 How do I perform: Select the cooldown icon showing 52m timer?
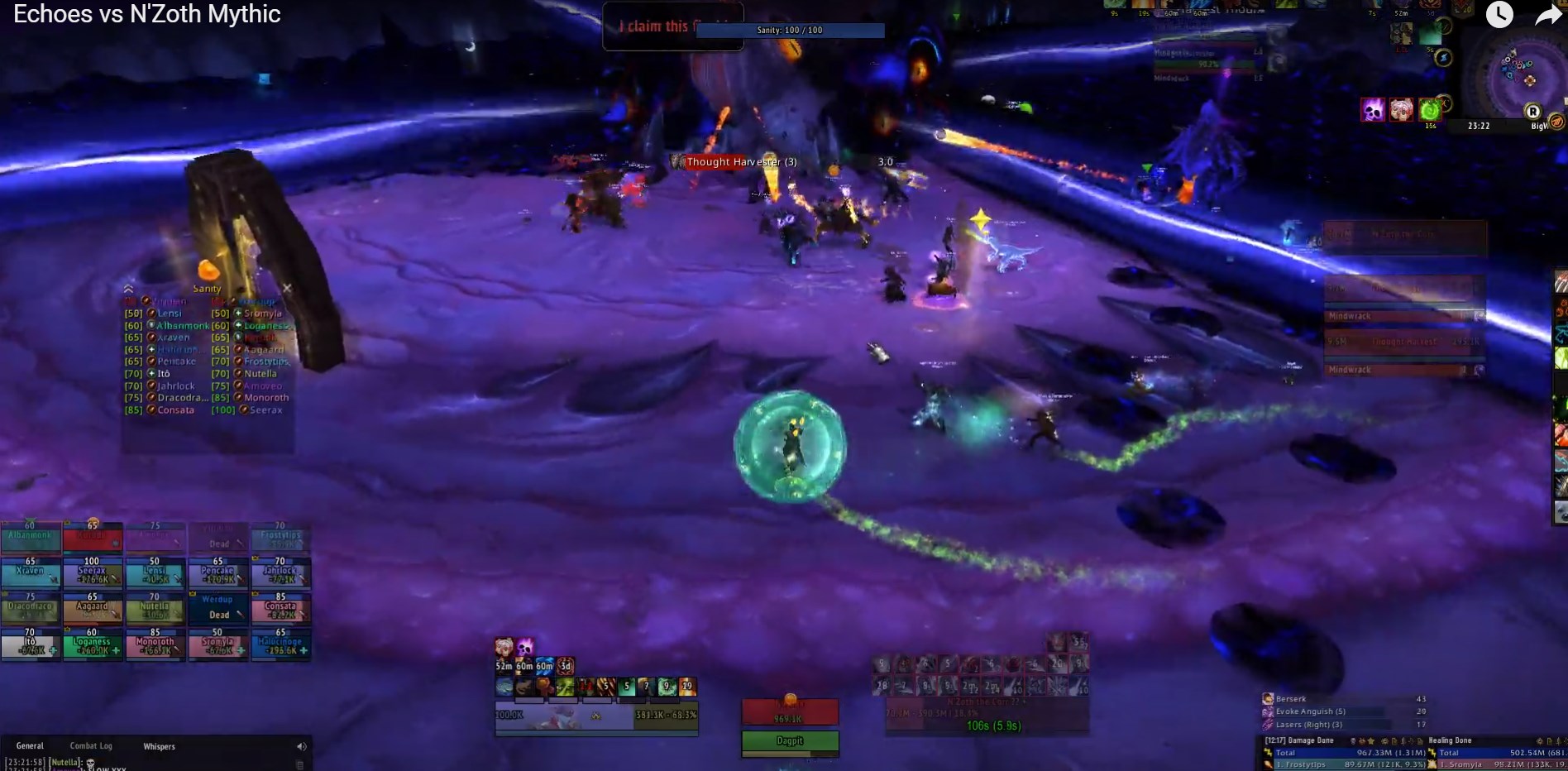(504, 664)
